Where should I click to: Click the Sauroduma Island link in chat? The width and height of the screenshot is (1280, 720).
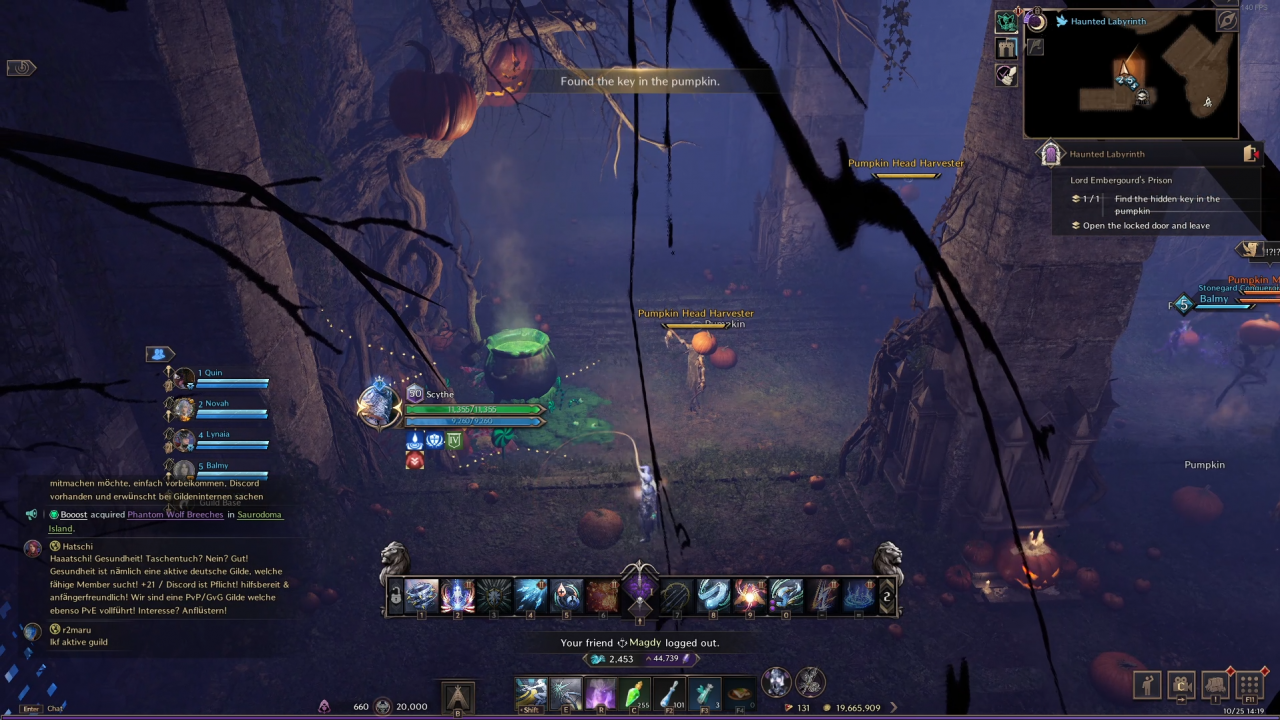pyautogui.click(x=259, y=514)
